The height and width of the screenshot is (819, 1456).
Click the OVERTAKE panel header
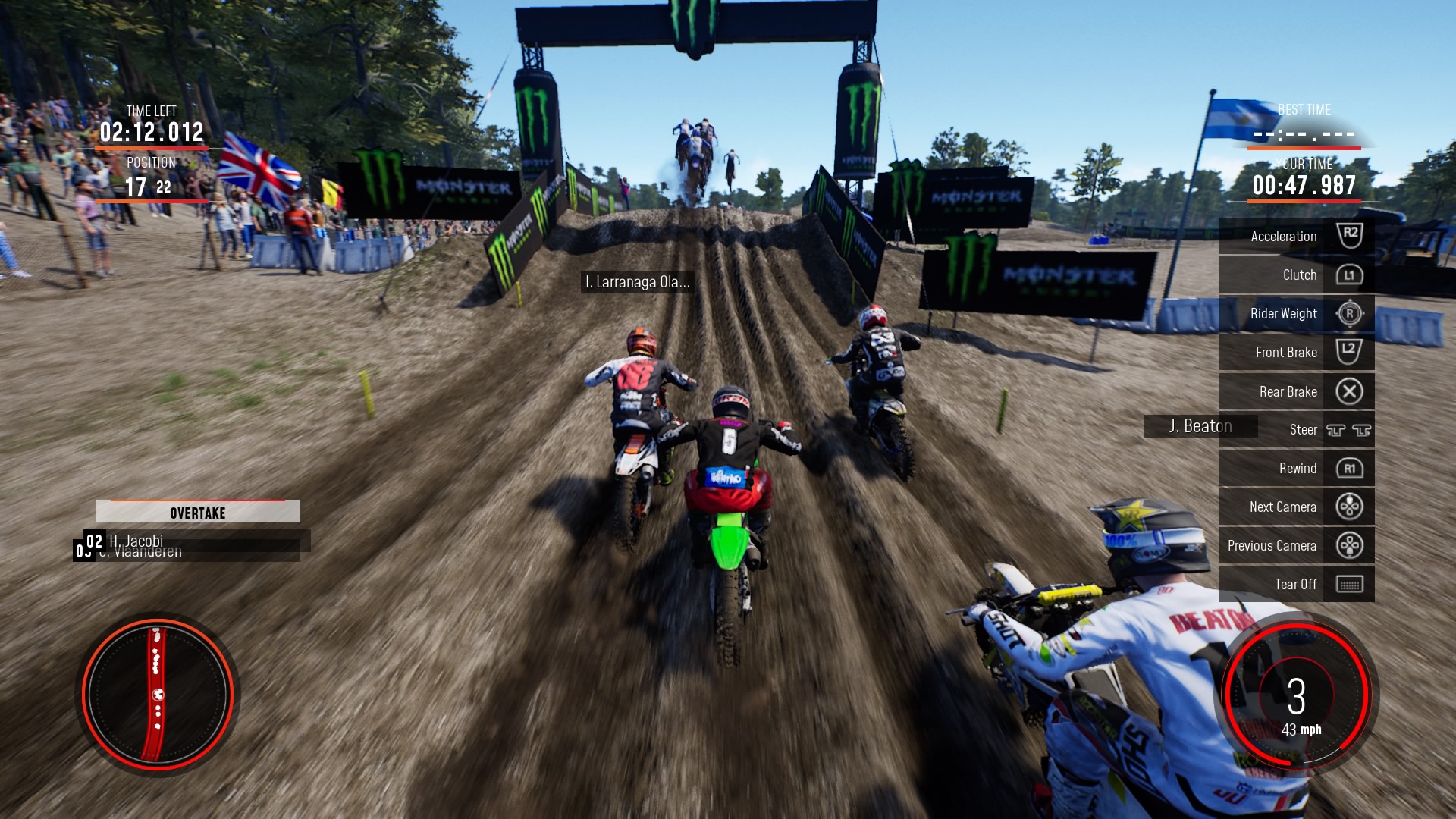coord(197,513)
